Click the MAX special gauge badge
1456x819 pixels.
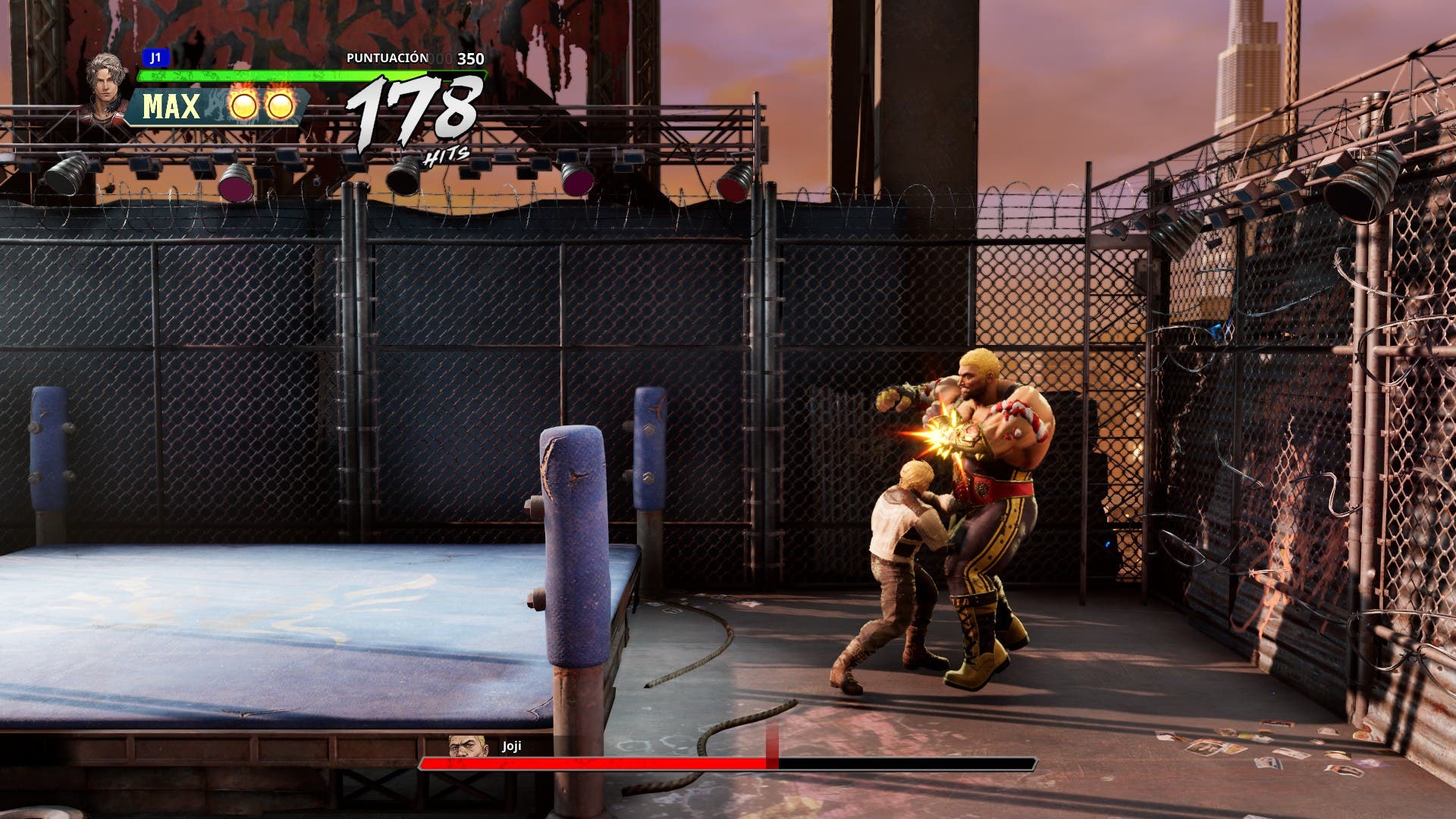point(172,107)
